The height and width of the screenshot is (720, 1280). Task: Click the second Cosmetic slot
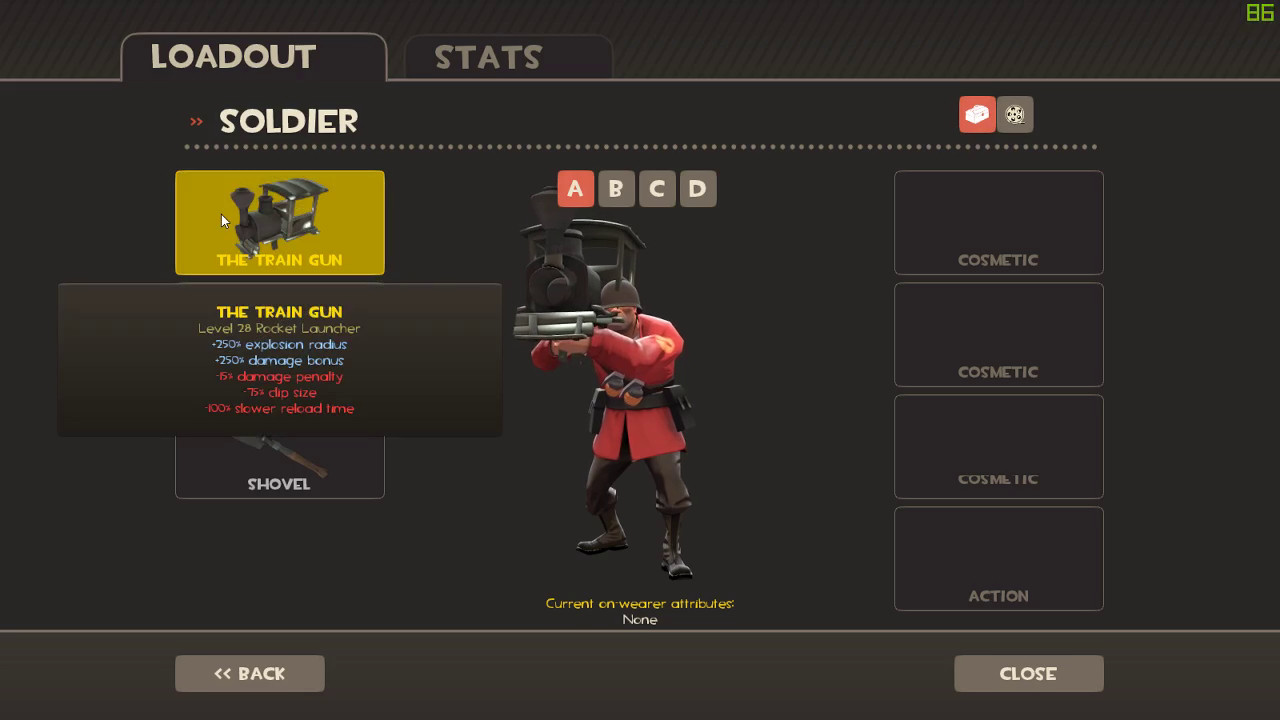point(998,334)
